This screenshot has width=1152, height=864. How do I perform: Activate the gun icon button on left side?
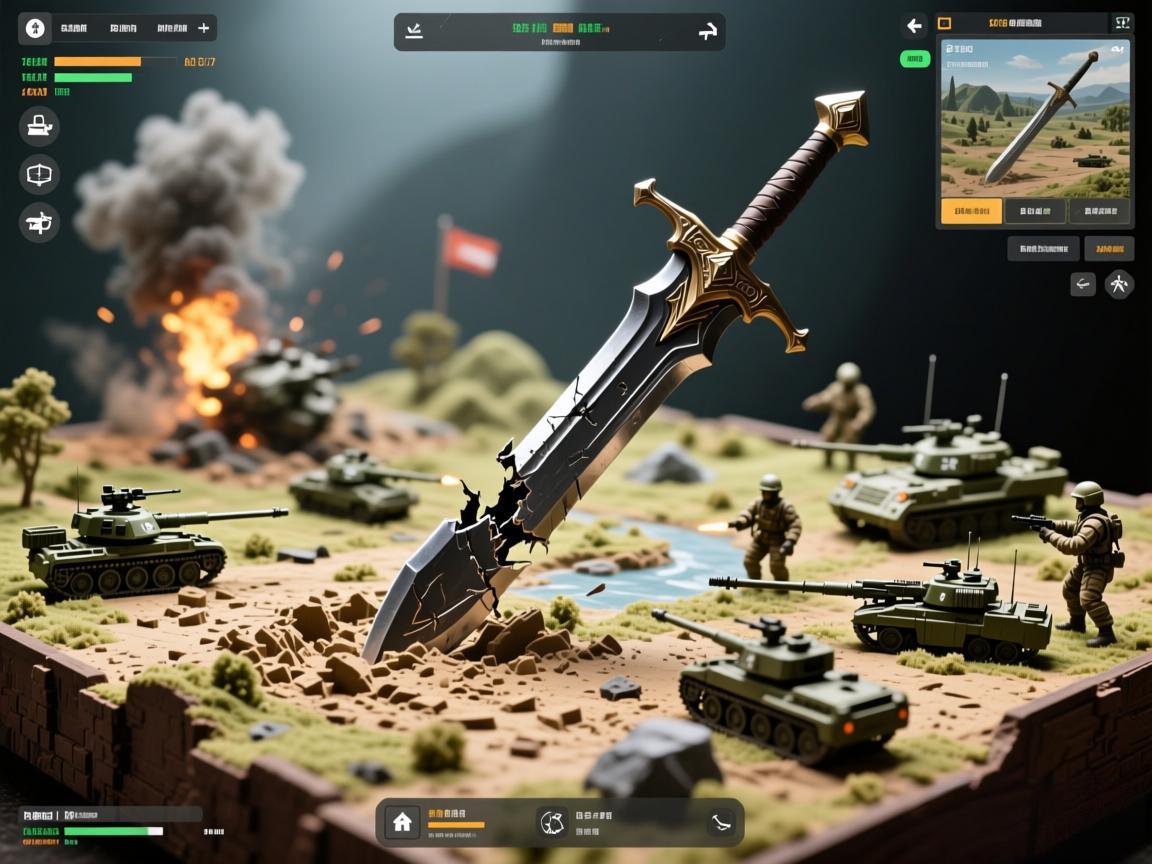coord(39,222)
